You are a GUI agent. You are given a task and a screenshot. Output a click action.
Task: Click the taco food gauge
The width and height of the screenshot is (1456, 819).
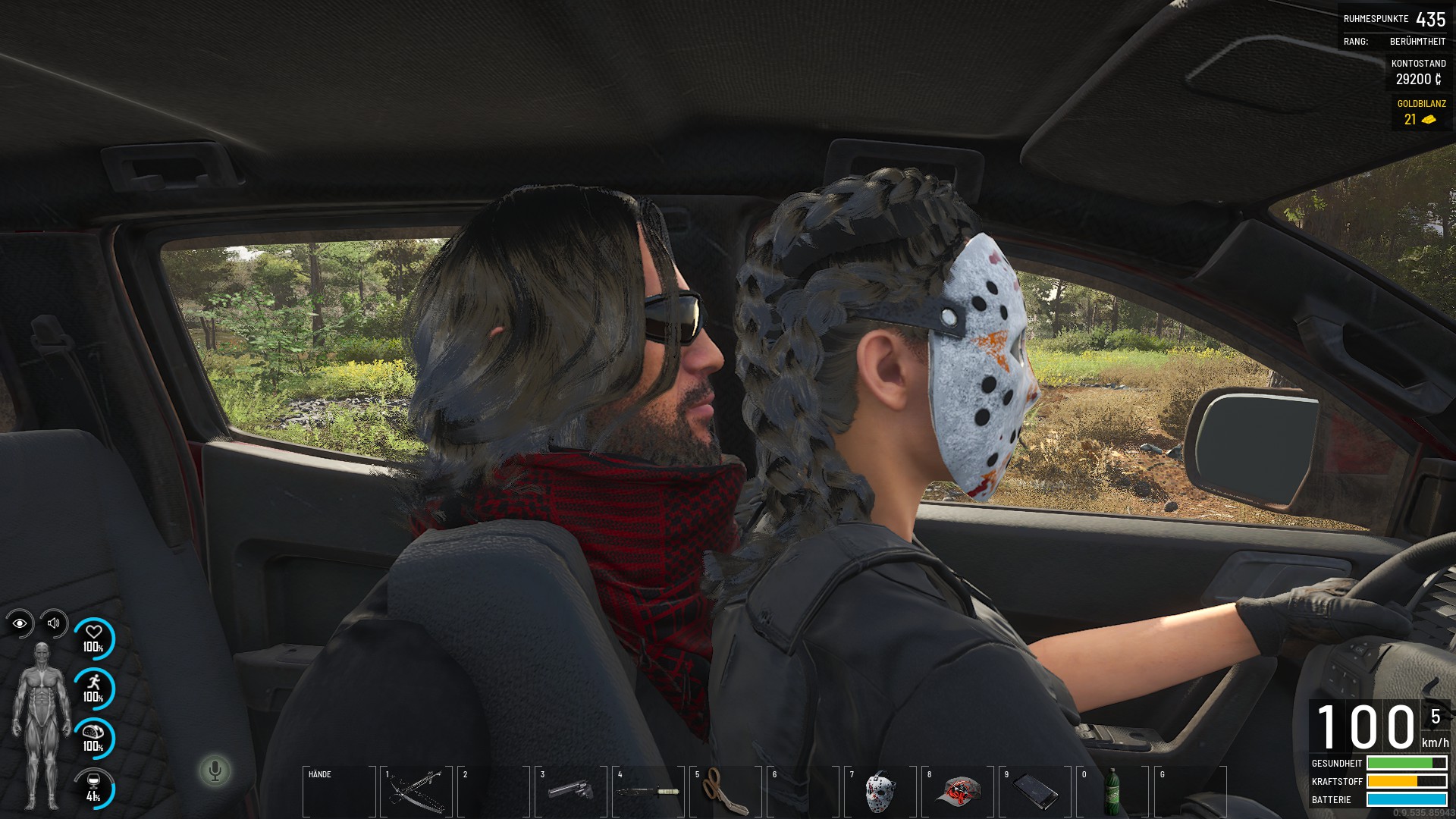pos(93,738)
